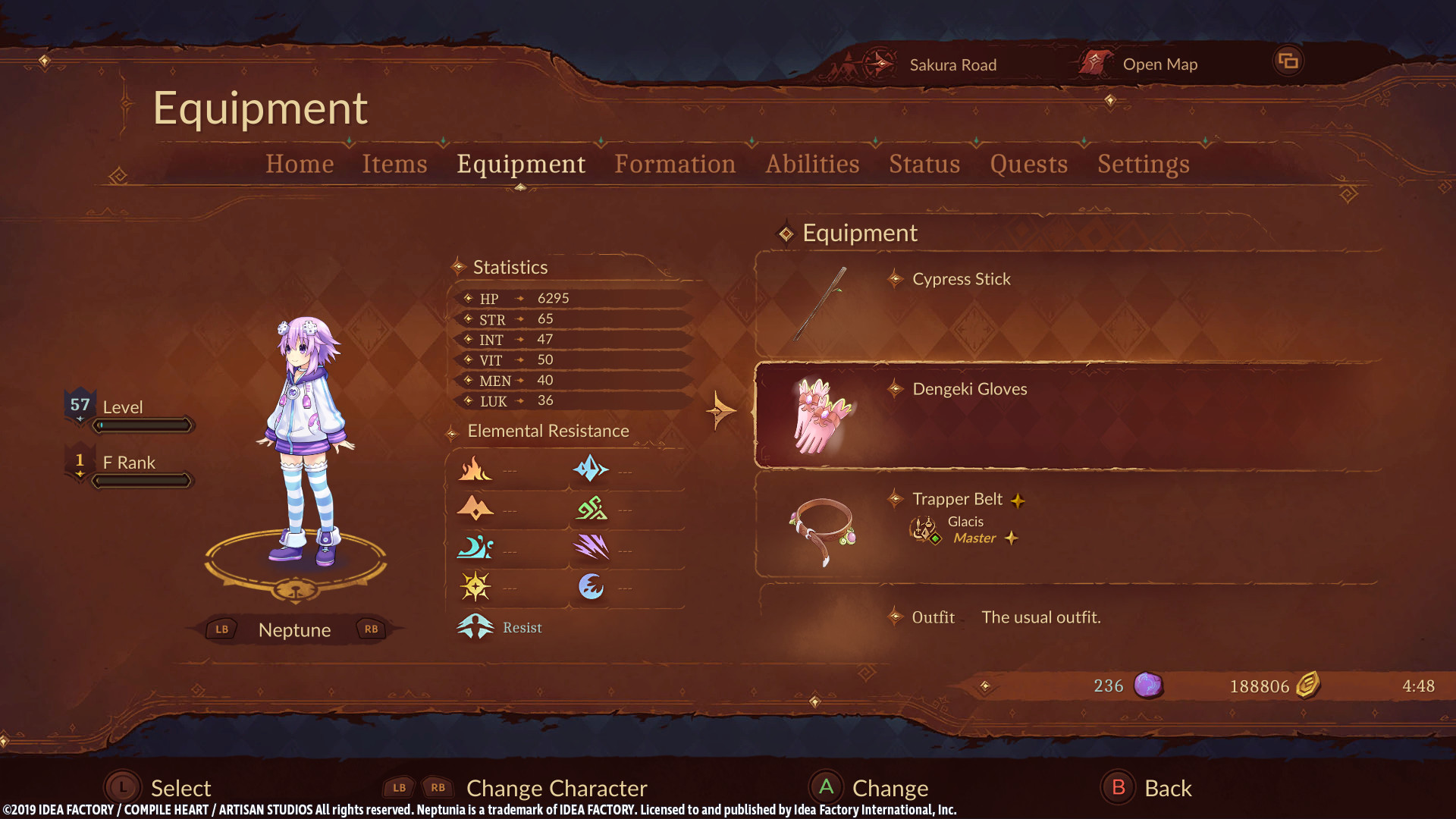
Task: Open the Quests menu tab
Action: tap(1029, 164)
